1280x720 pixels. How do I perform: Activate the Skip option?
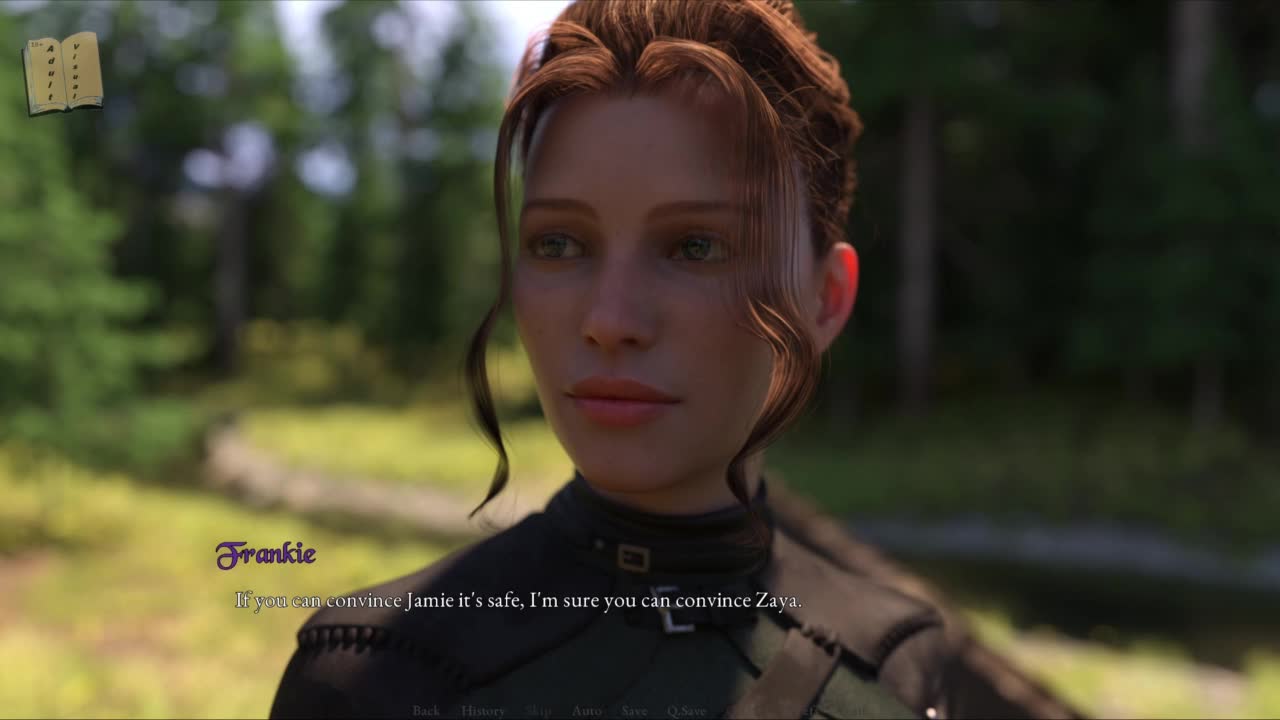pyautogui.click(x=538, y=711)
